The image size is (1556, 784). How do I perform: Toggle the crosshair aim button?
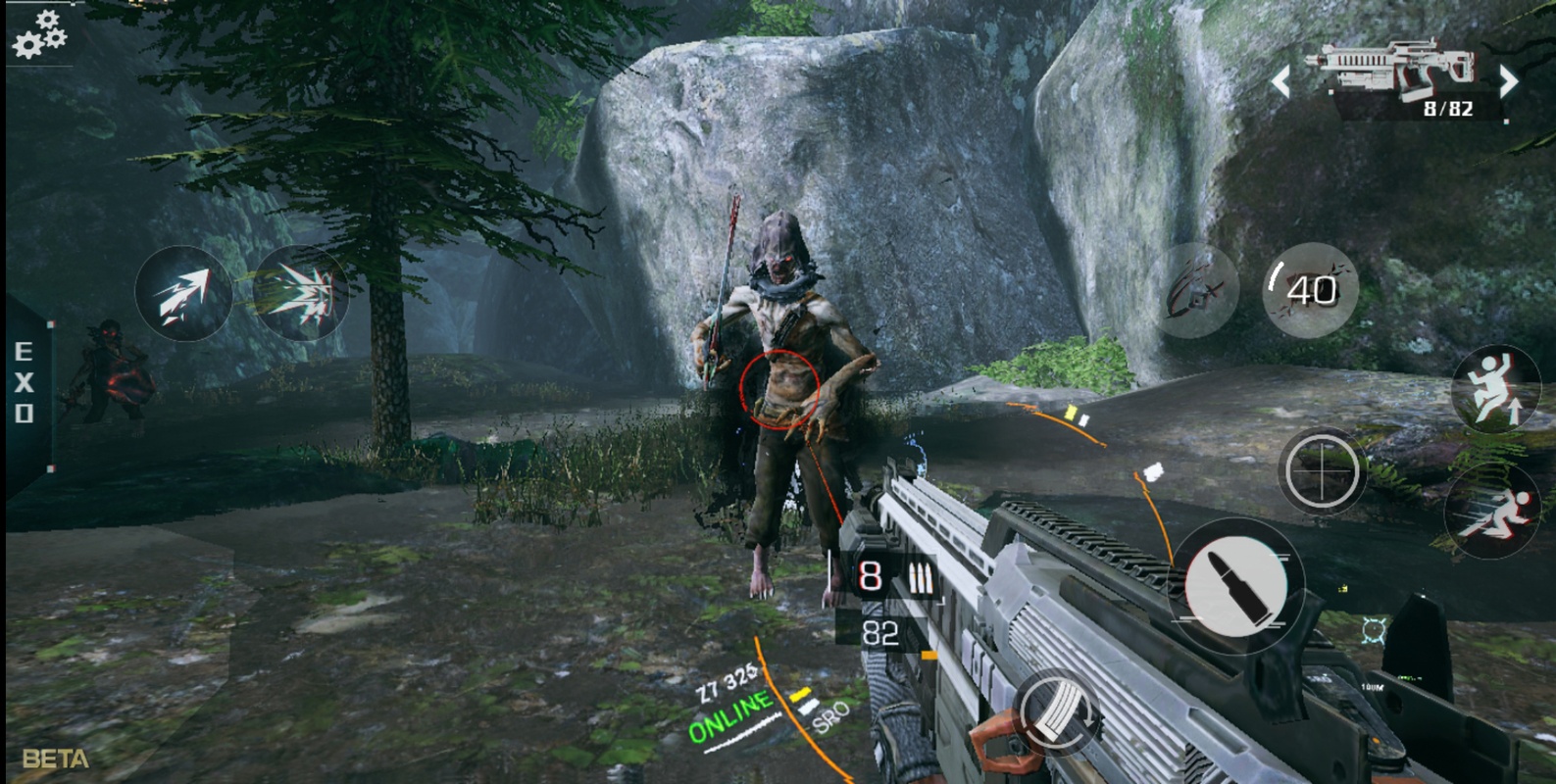(x=1322, y=471)
